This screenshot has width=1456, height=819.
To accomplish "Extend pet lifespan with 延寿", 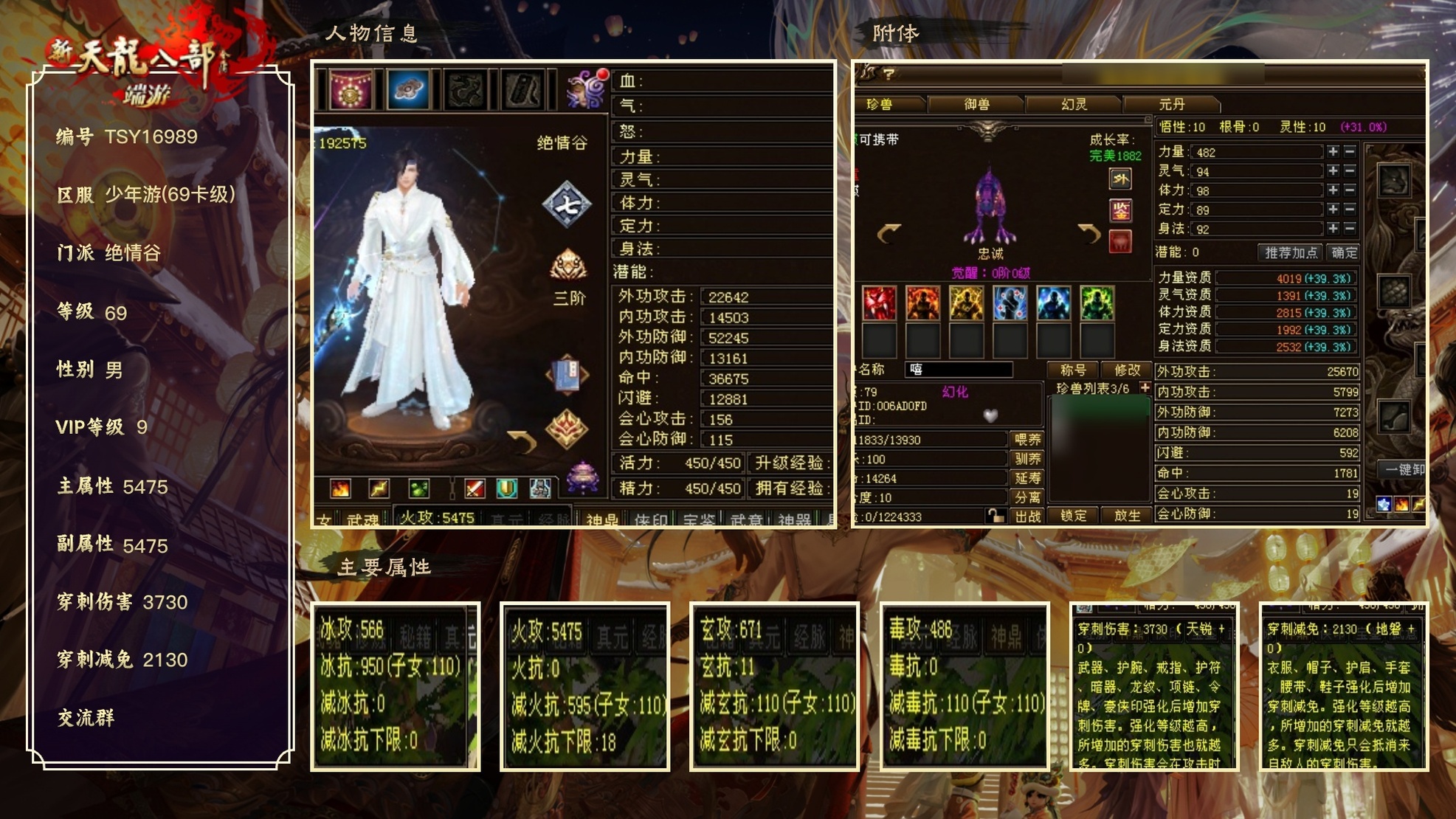I will pos(1027,478).
